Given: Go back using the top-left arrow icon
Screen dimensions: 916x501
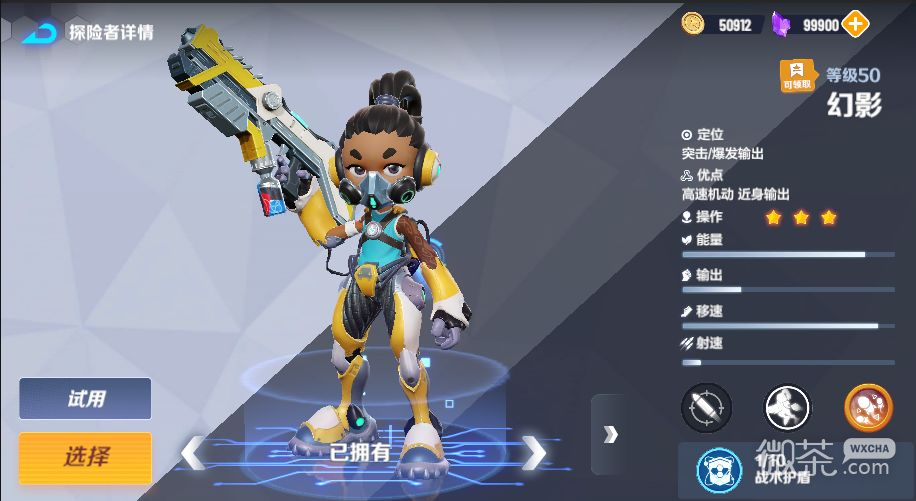Looking at the screenshot, I should point(38,32).
